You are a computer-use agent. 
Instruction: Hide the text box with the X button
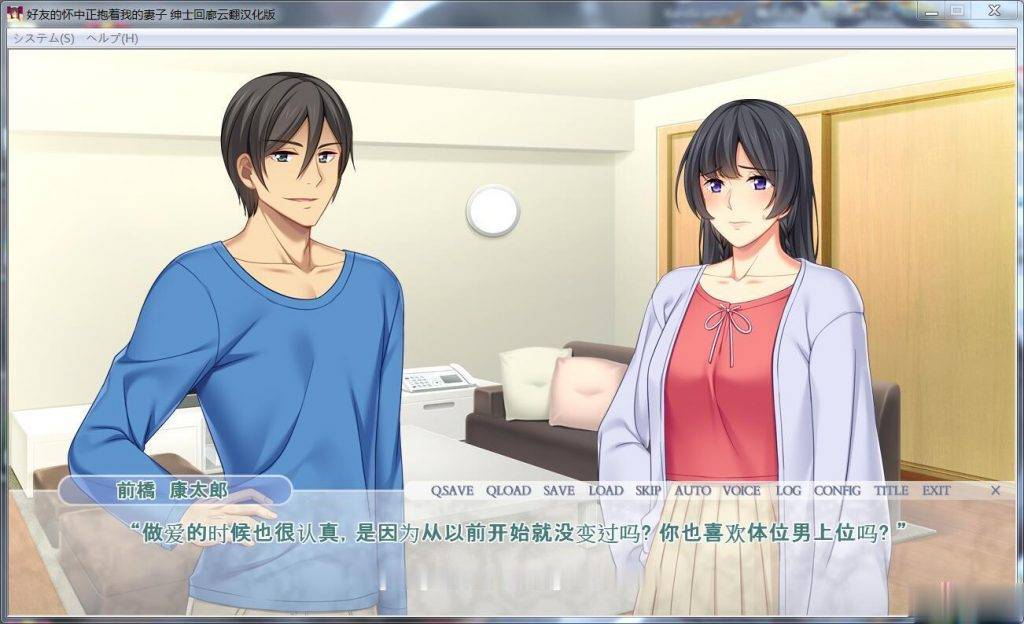(x=995, y=491)
